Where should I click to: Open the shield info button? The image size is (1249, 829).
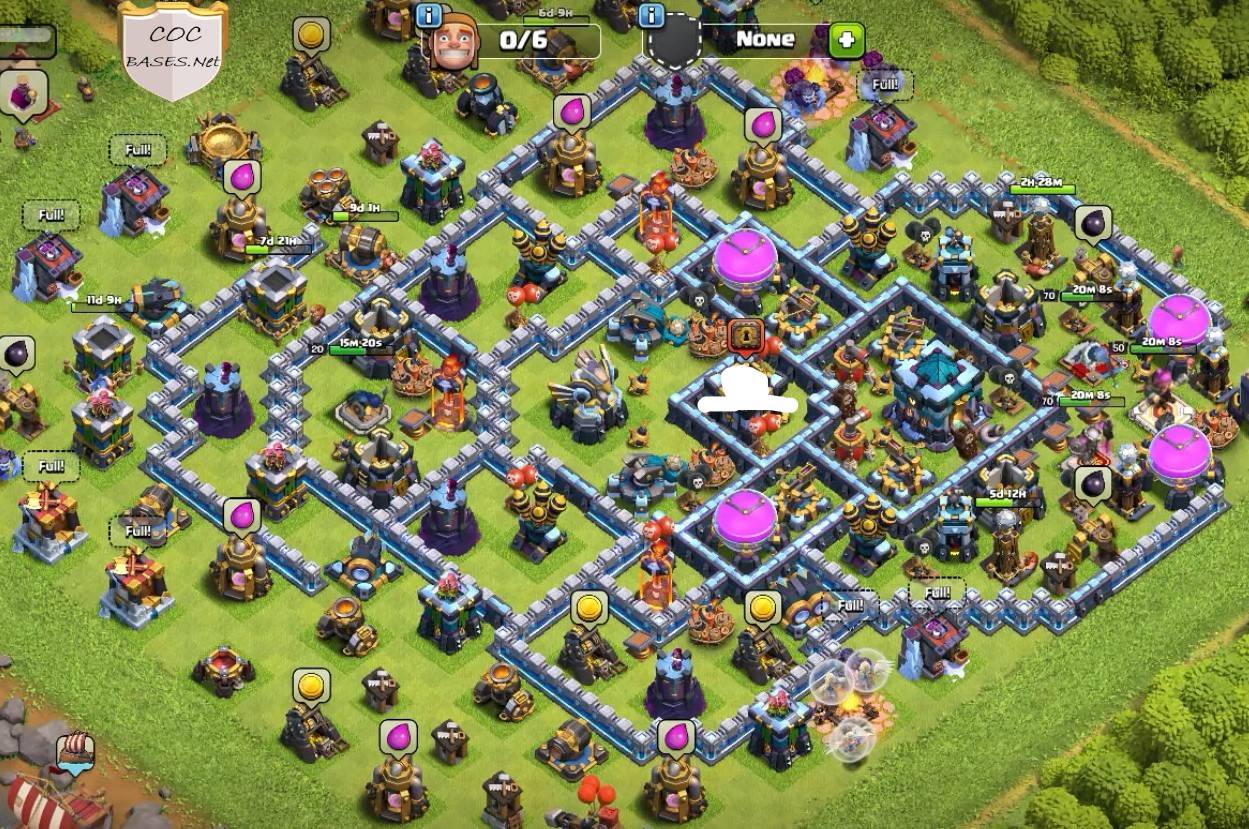point(652,16)
